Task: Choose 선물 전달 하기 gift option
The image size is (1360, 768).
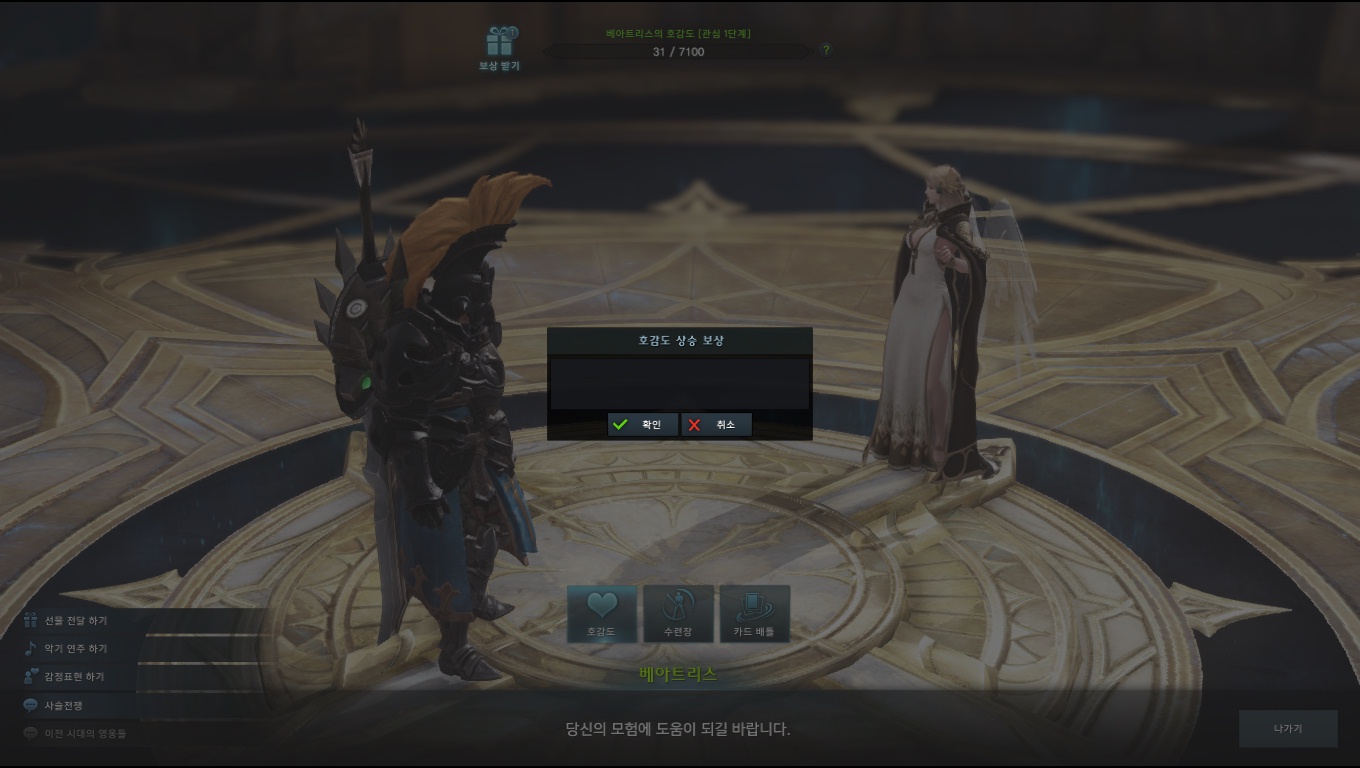Action: (75, 621)
